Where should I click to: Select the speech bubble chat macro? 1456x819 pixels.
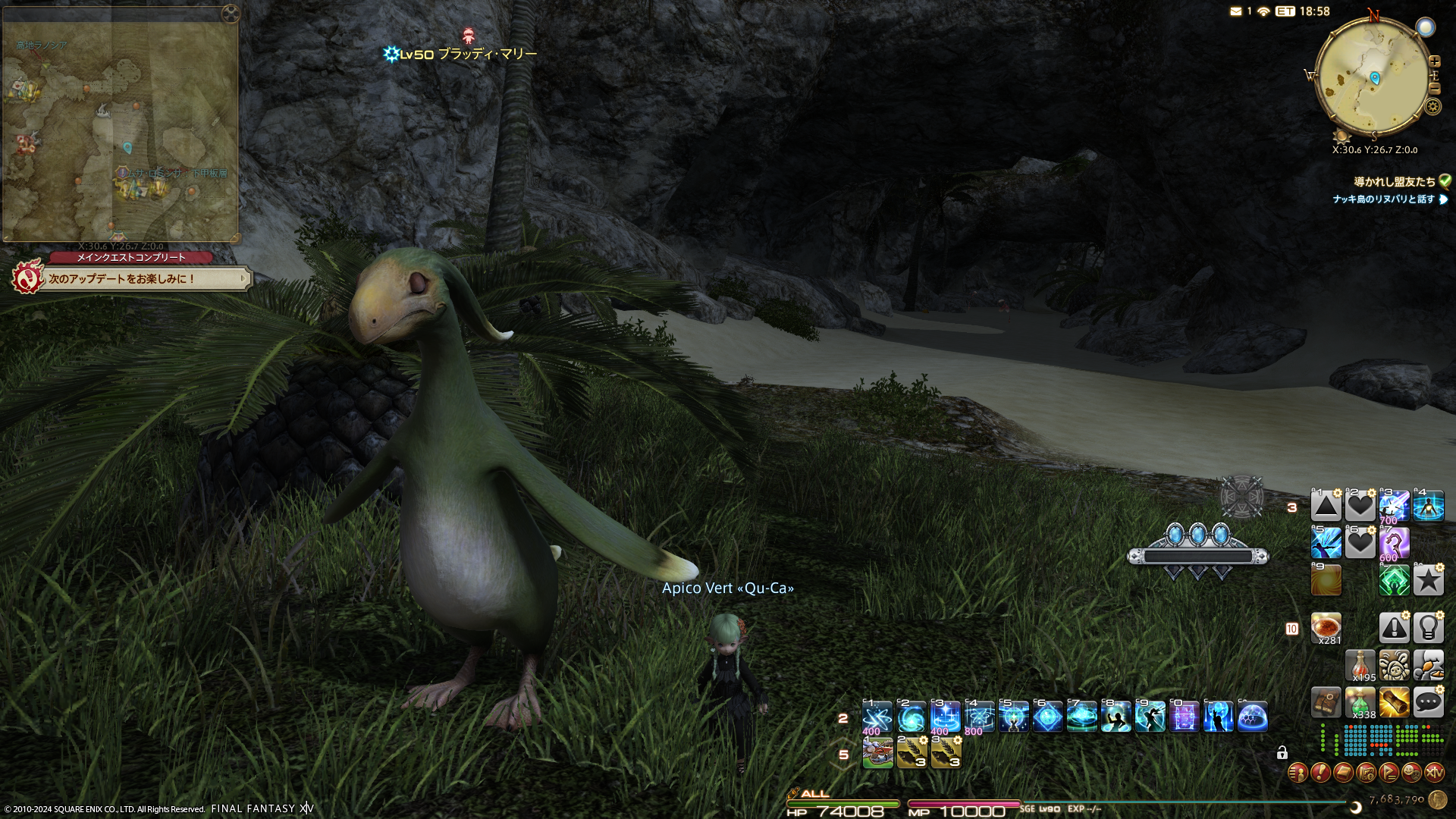tap(1428, 702)
